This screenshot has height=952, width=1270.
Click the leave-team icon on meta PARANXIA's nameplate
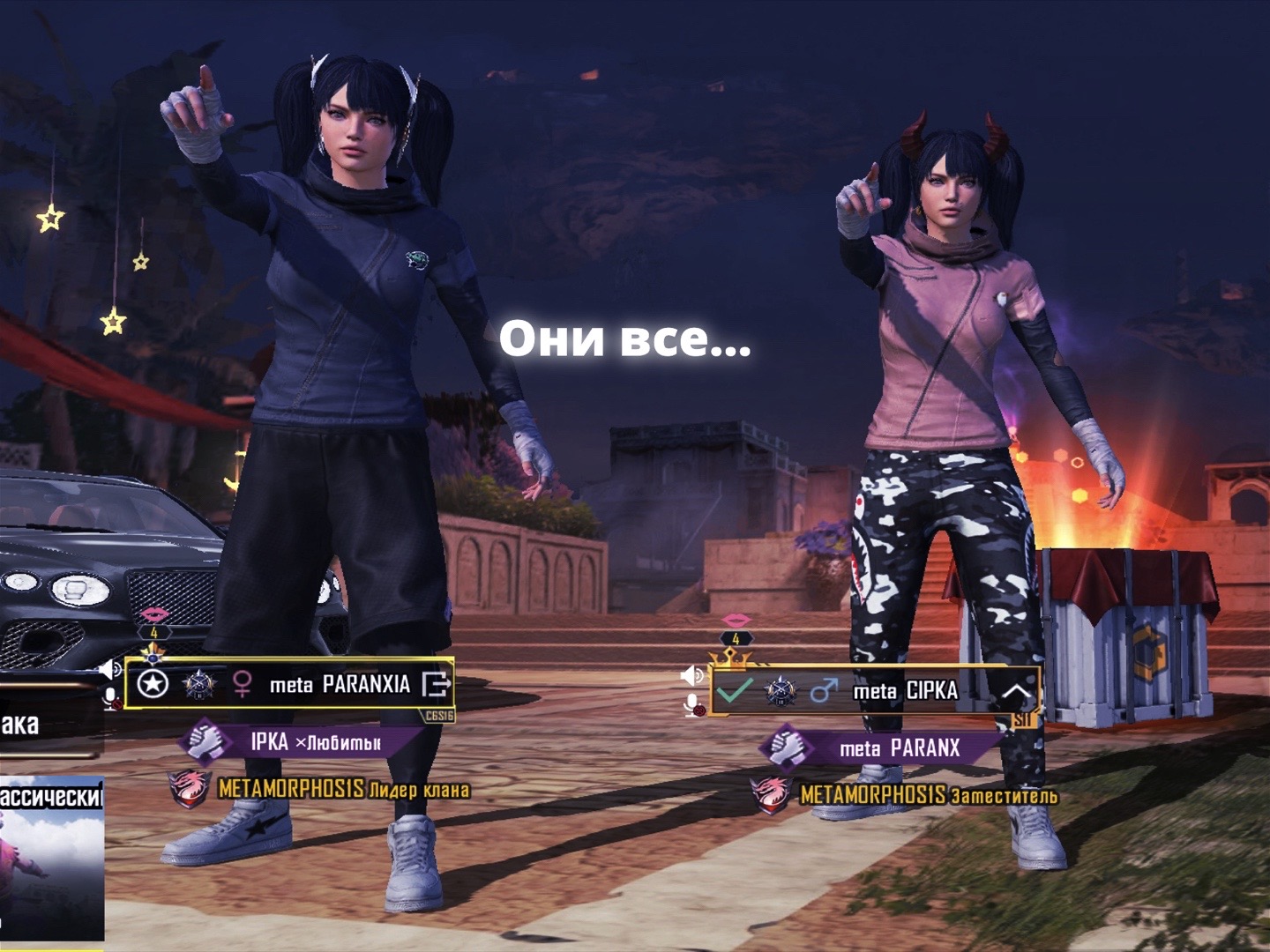click(x=437, y=684)
